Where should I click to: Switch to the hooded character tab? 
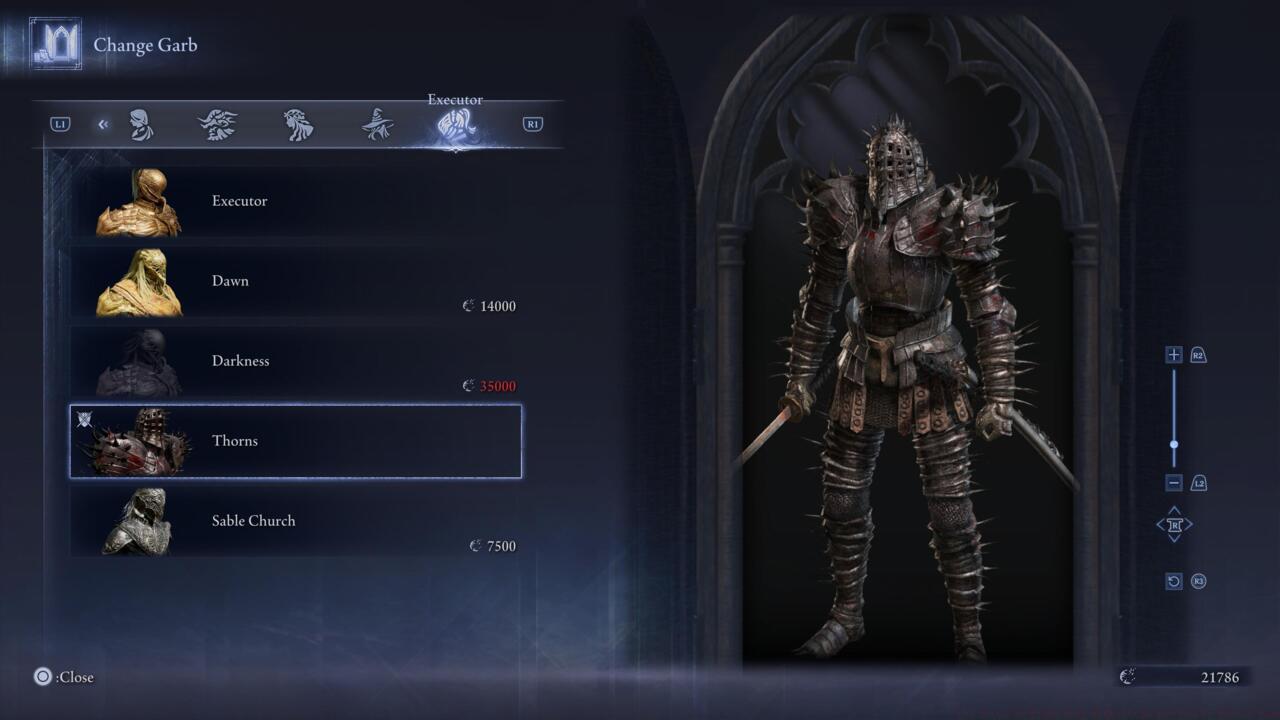(141, 125)
